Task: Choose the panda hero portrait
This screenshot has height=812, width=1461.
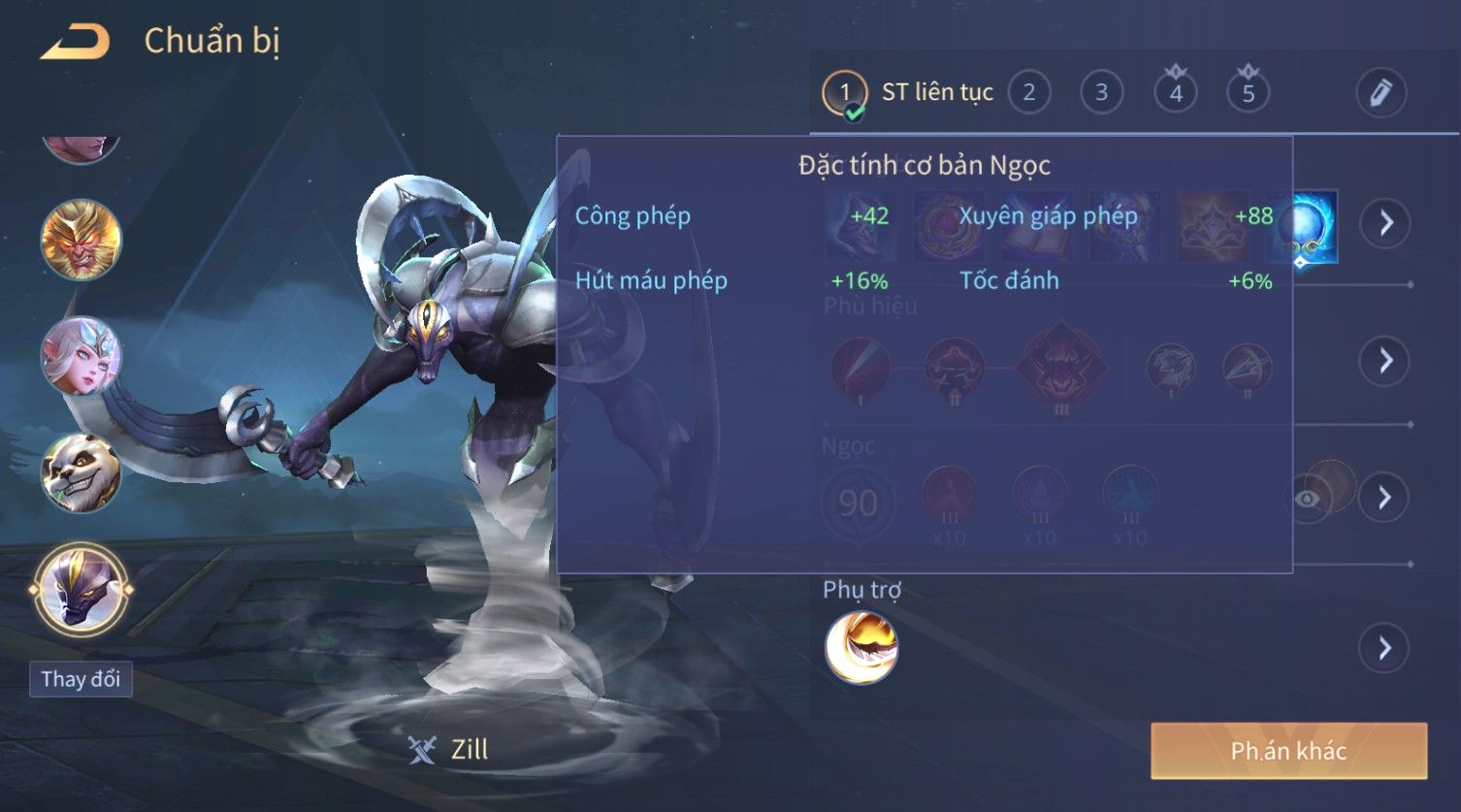Action: 81,472
